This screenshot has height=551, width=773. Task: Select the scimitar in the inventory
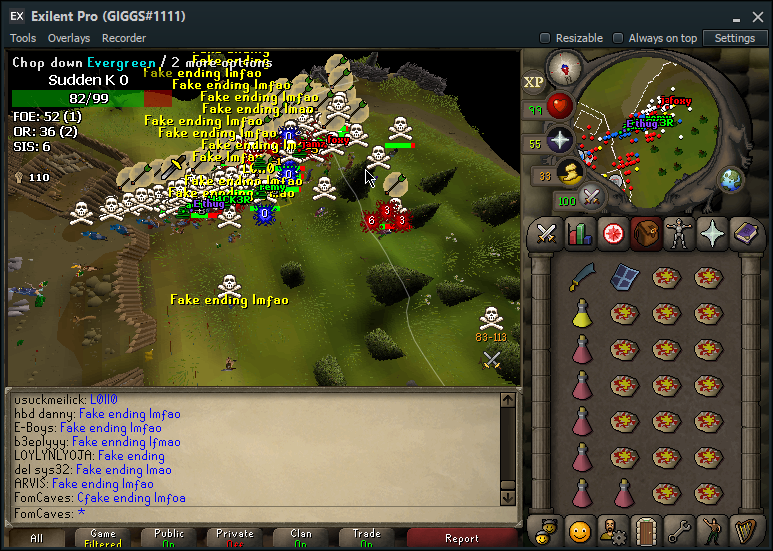pyautogui.click(x=582, y=276)
